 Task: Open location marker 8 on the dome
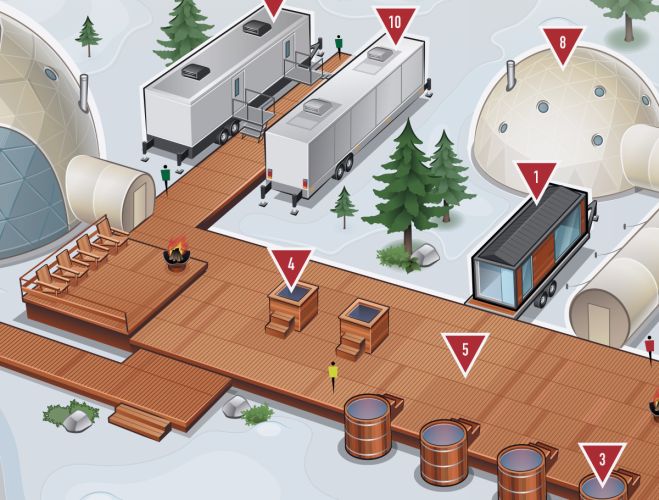coord(563,45)
